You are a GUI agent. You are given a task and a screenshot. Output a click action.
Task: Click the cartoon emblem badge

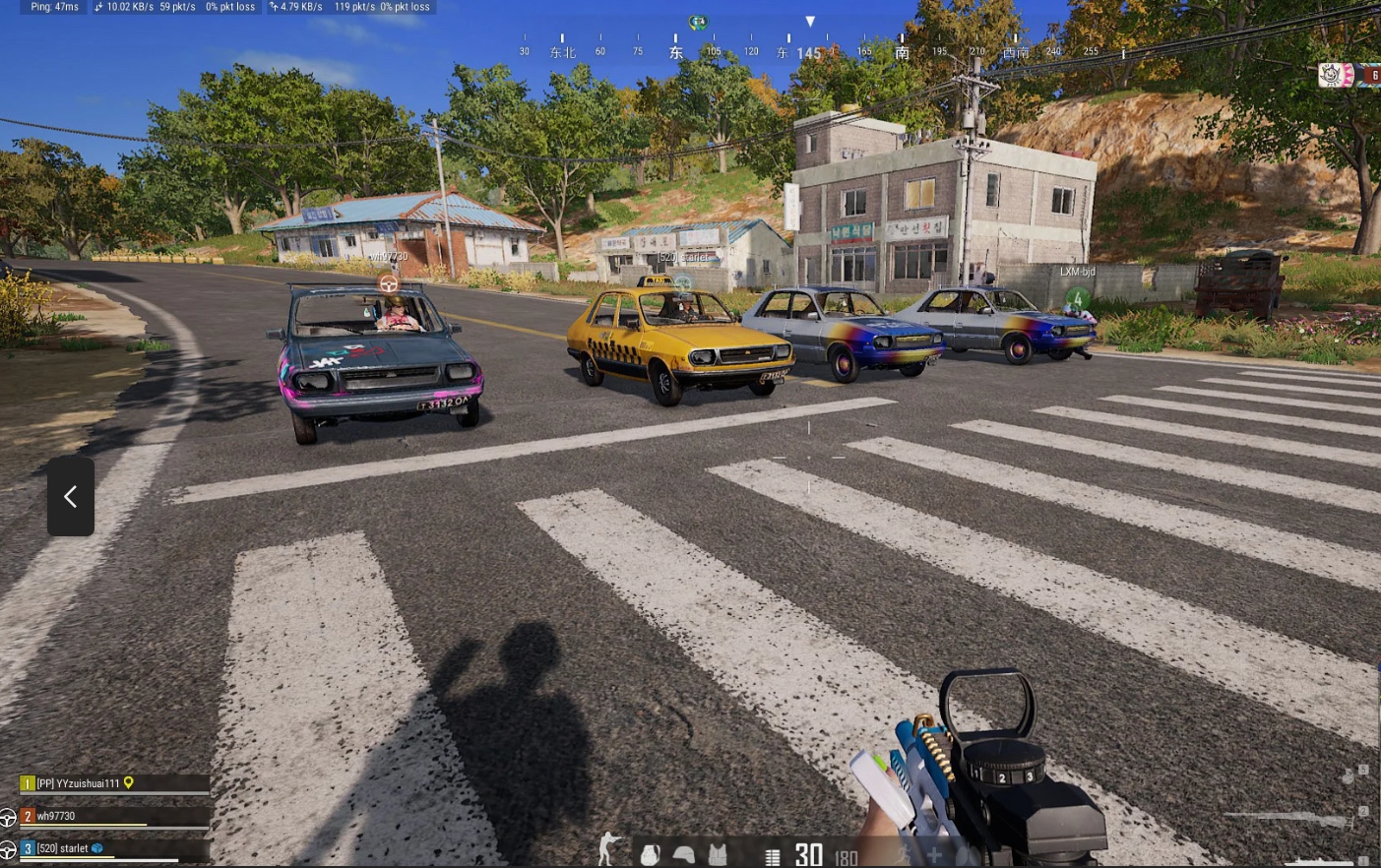point(1335,75)
